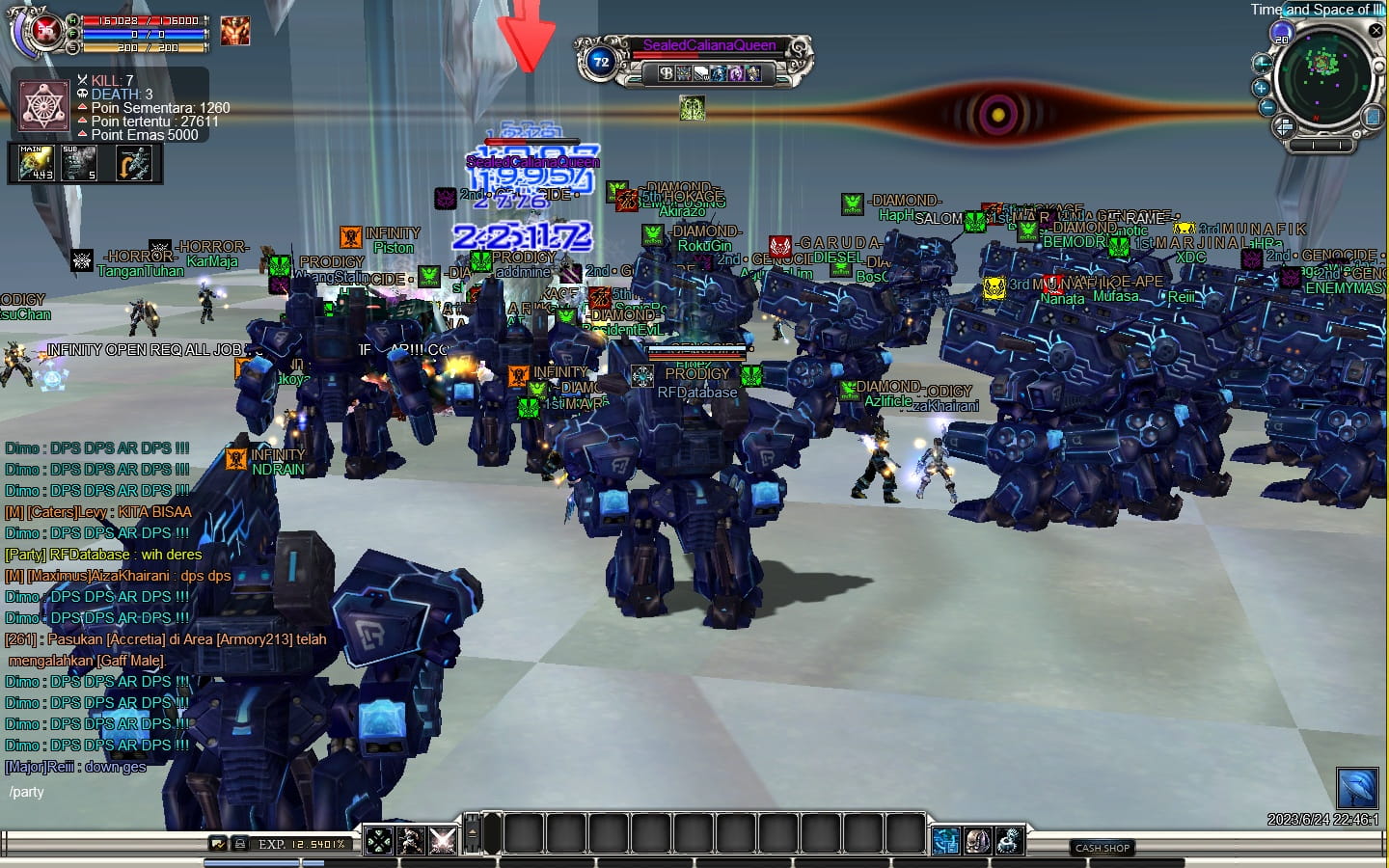The image size is (1389, 868).
Task: Select the MAIN weapon ammo slot
Action: [37, 163]
